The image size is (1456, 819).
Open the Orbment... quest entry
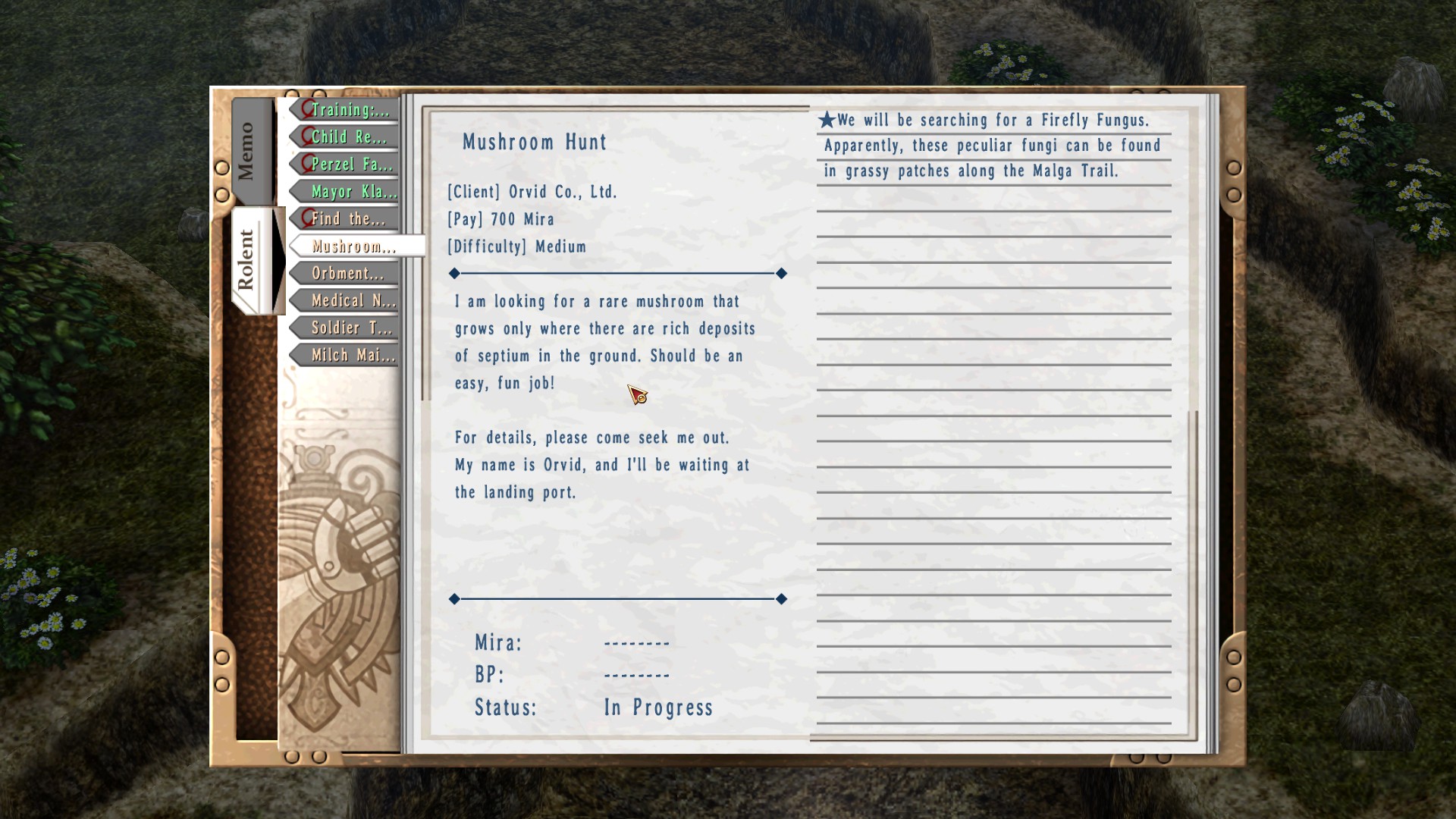click(348, 274)
